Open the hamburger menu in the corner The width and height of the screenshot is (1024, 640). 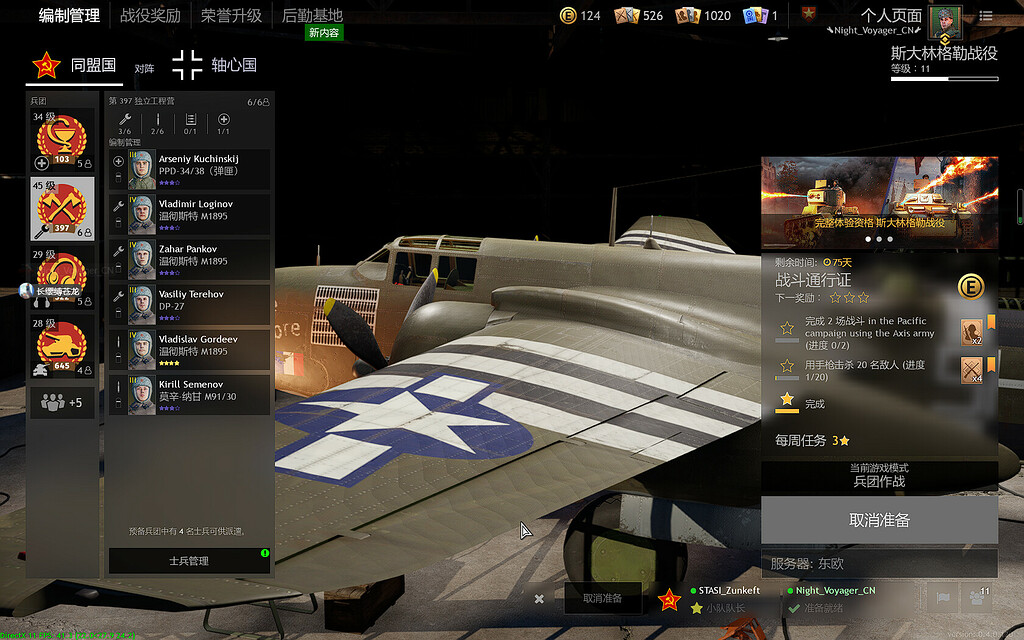tap(987, 16)
